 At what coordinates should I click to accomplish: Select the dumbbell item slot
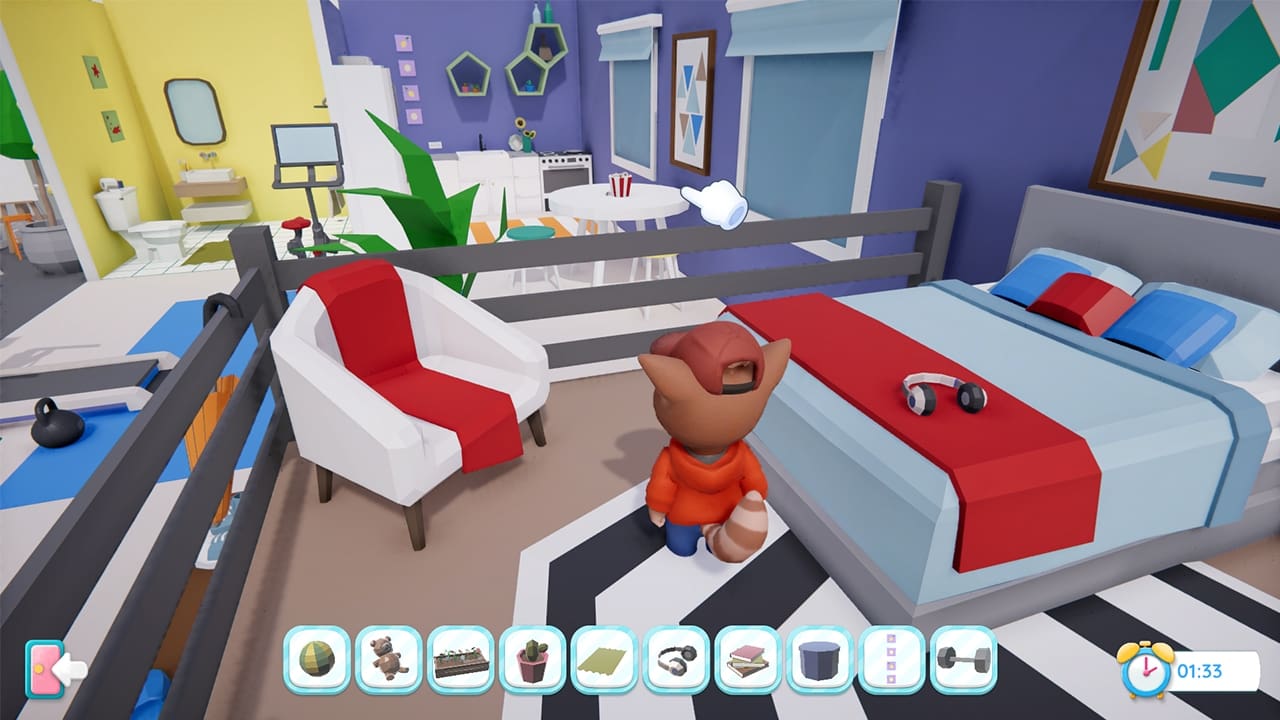click(x=965, y=660)
